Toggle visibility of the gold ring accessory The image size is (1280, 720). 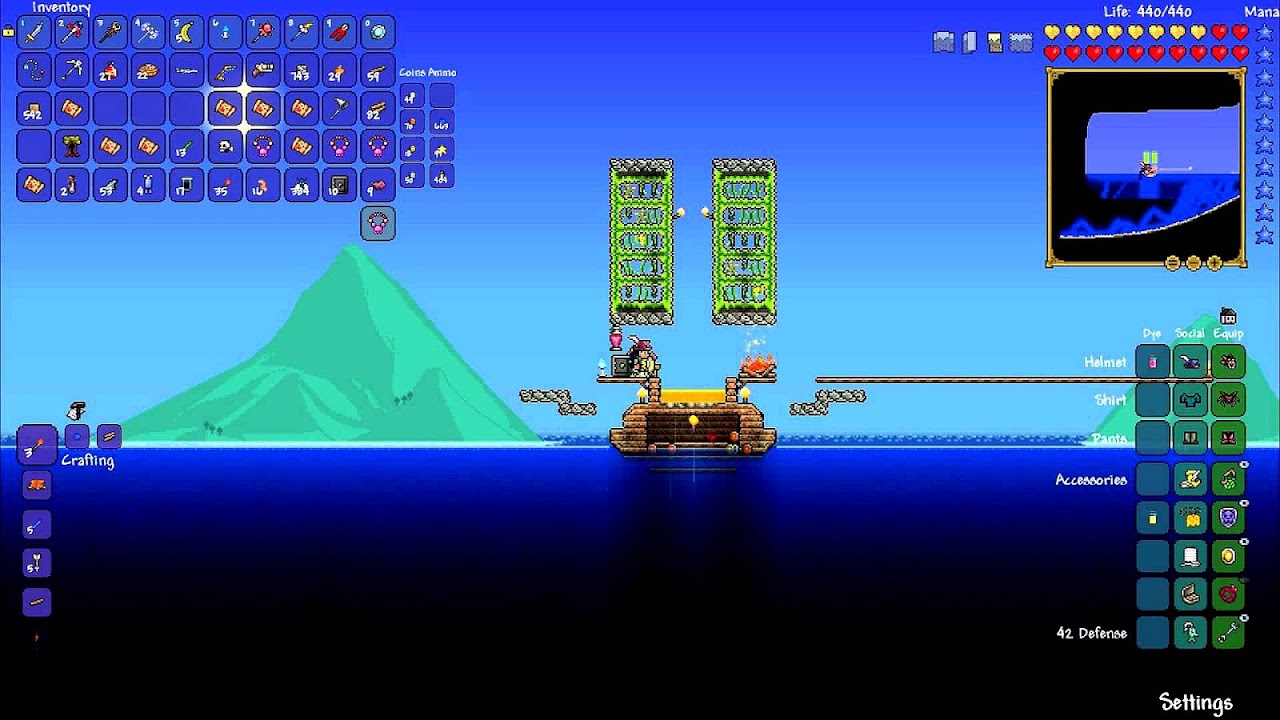[x=1243, y=540]
